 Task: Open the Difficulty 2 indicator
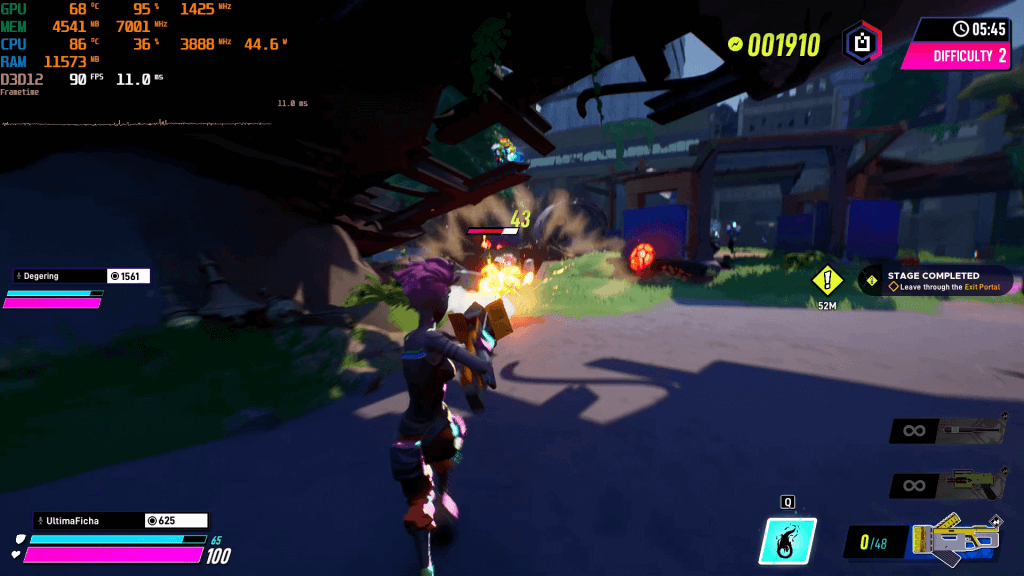(x=958, y=56)
